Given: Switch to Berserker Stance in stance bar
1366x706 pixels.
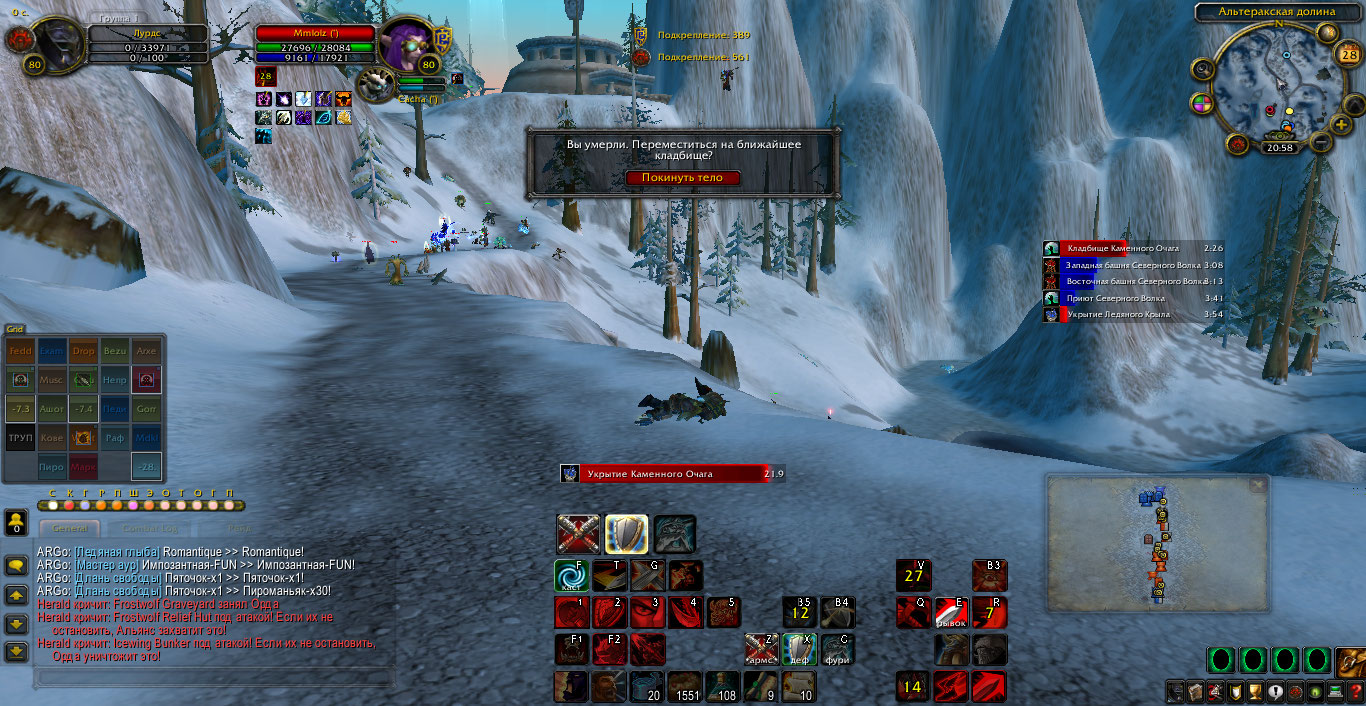Looking at the screenshot, I should click(x=675, y=535).
